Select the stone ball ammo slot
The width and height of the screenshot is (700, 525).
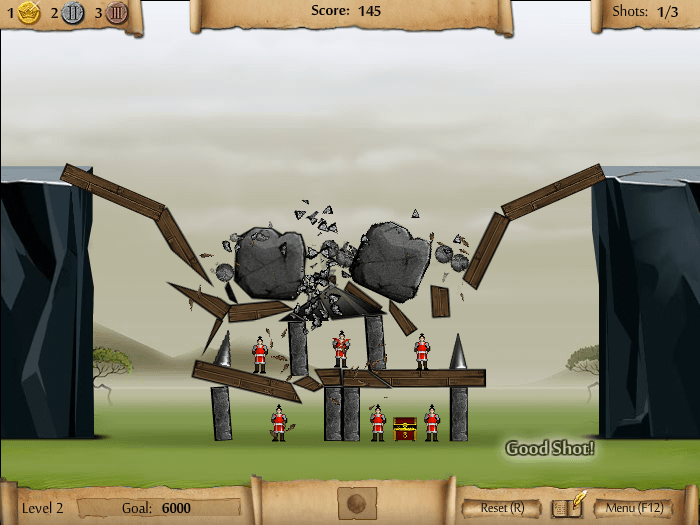(x=357, y=503)
